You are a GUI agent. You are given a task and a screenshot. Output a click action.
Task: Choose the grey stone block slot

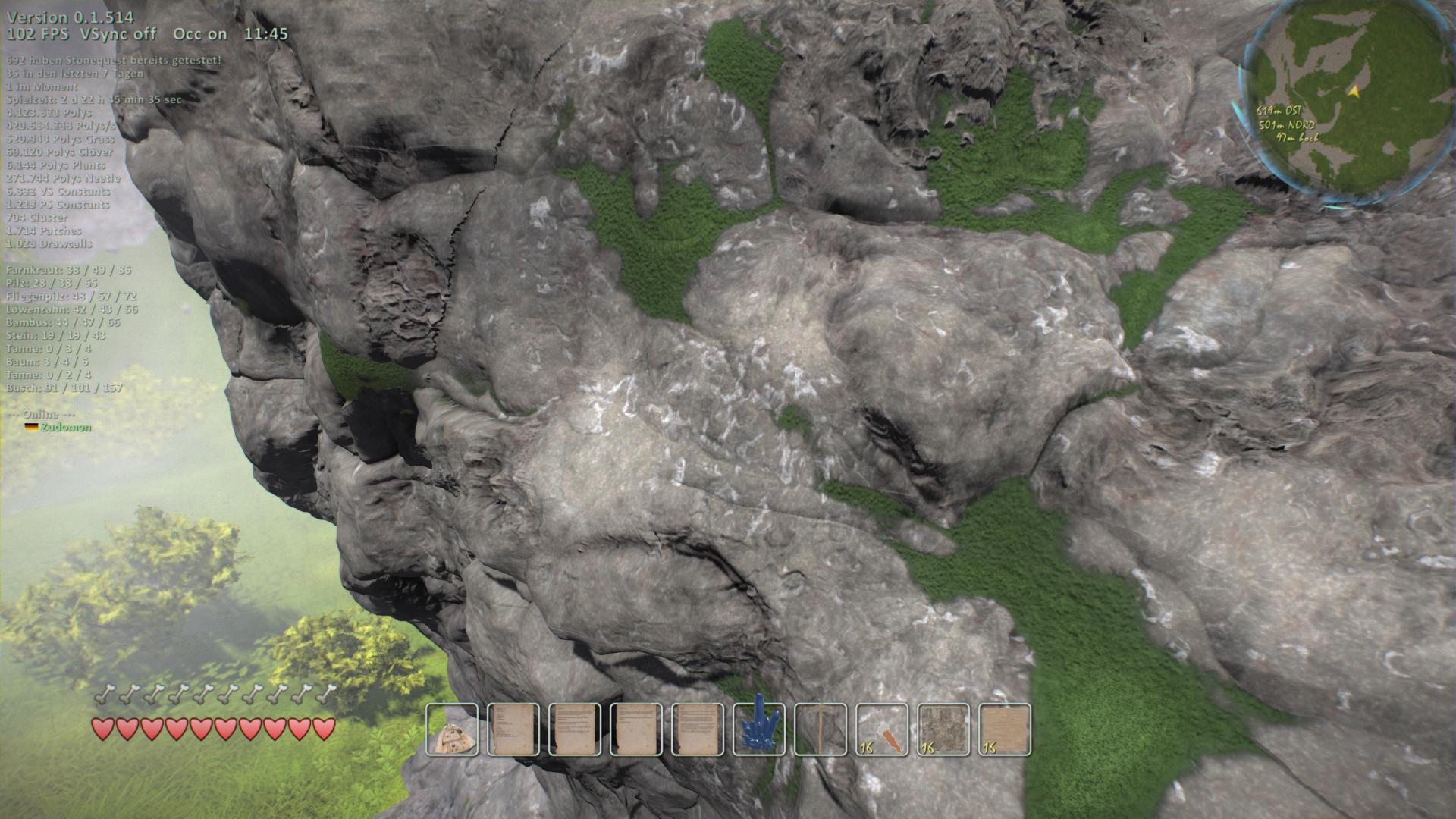tap(943, 730)
